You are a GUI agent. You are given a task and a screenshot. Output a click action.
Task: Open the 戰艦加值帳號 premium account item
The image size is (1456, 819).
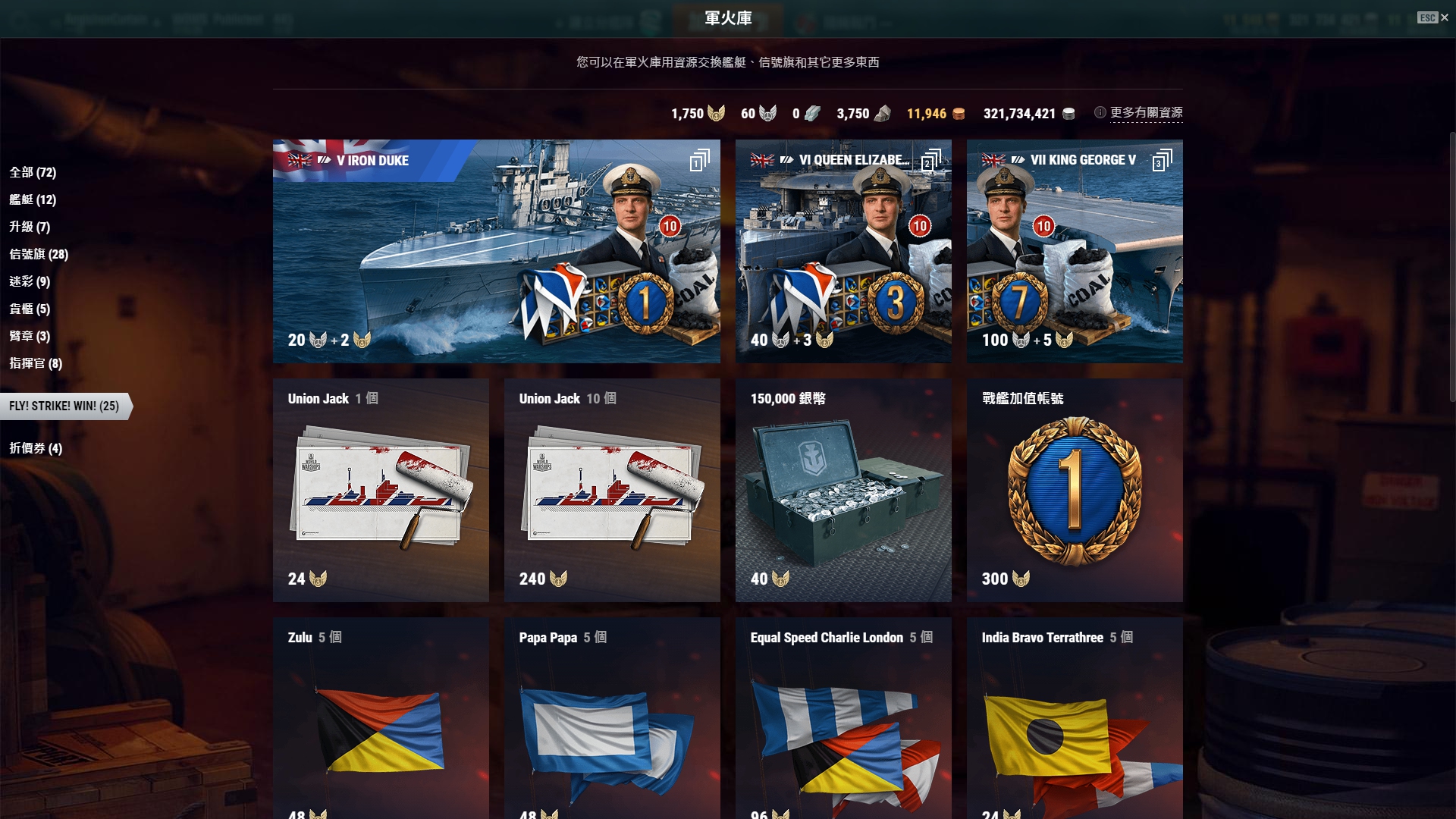pos(1074,490)
